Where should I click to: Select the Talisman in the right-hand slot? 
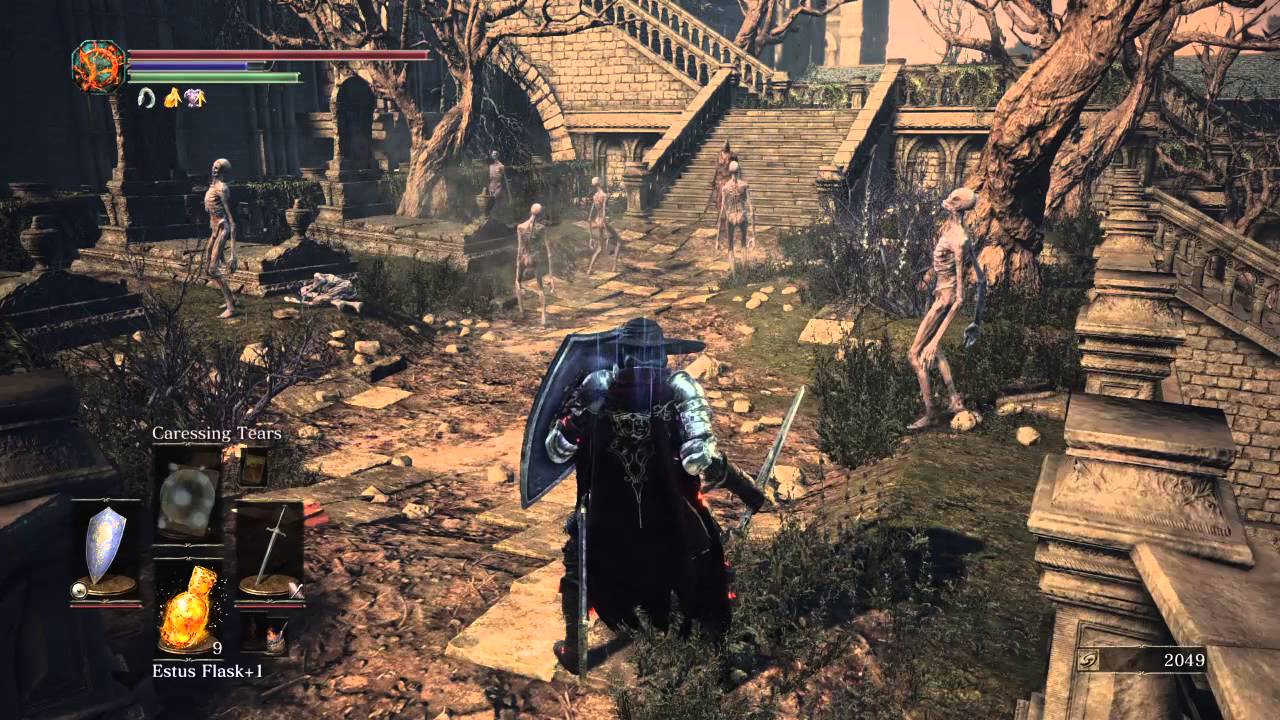point(253,470)
